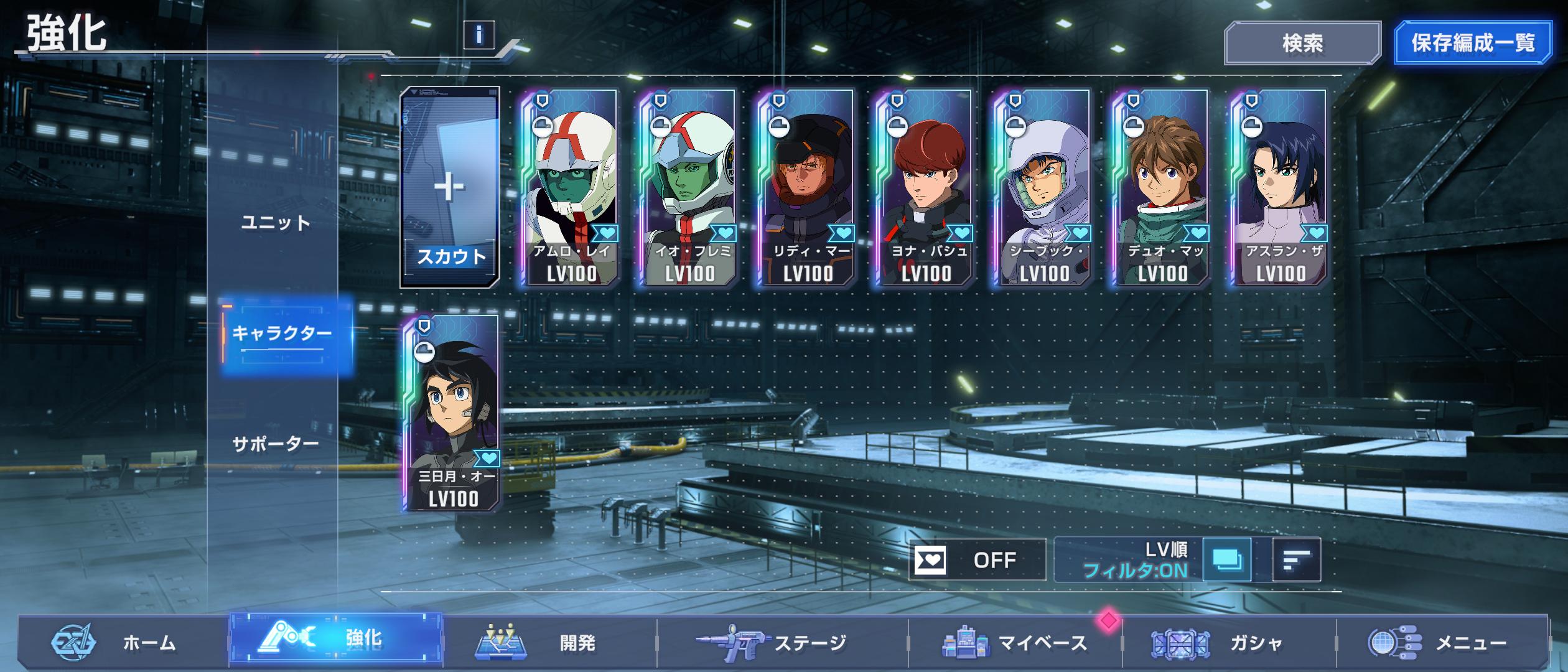Open the 検索 search button

[x=1302, y=43]
